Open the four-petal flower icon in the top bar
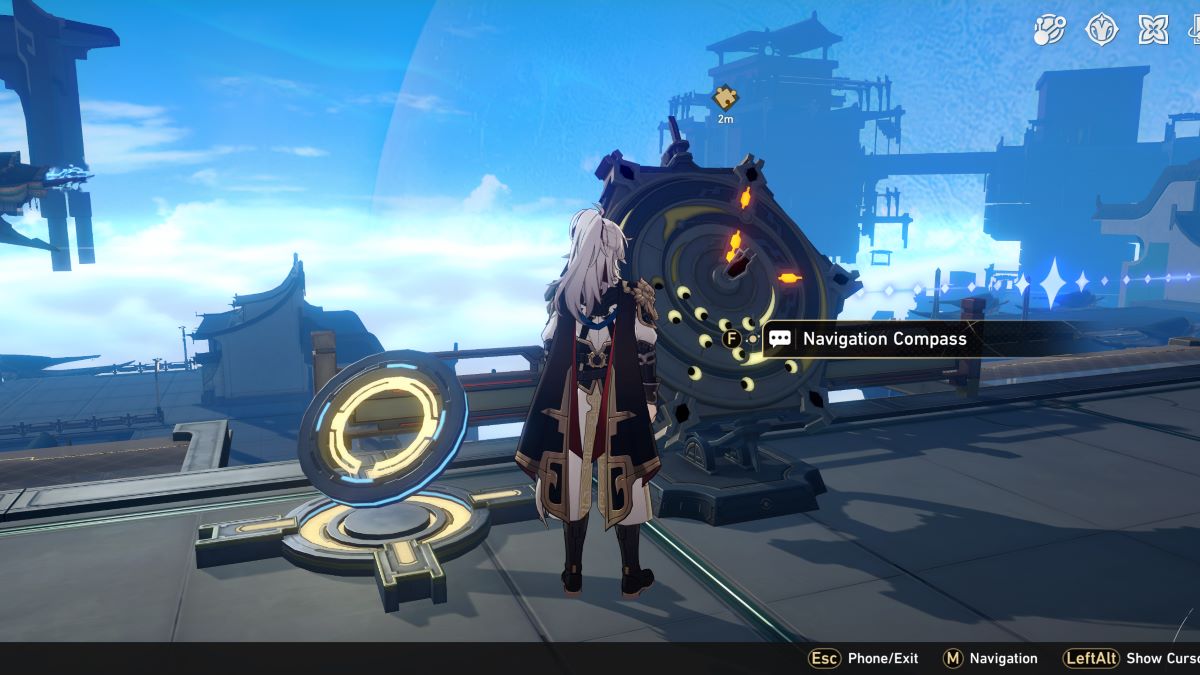Image resolution: width=1200 pixels, height=675 pixels. [1153, 29]
